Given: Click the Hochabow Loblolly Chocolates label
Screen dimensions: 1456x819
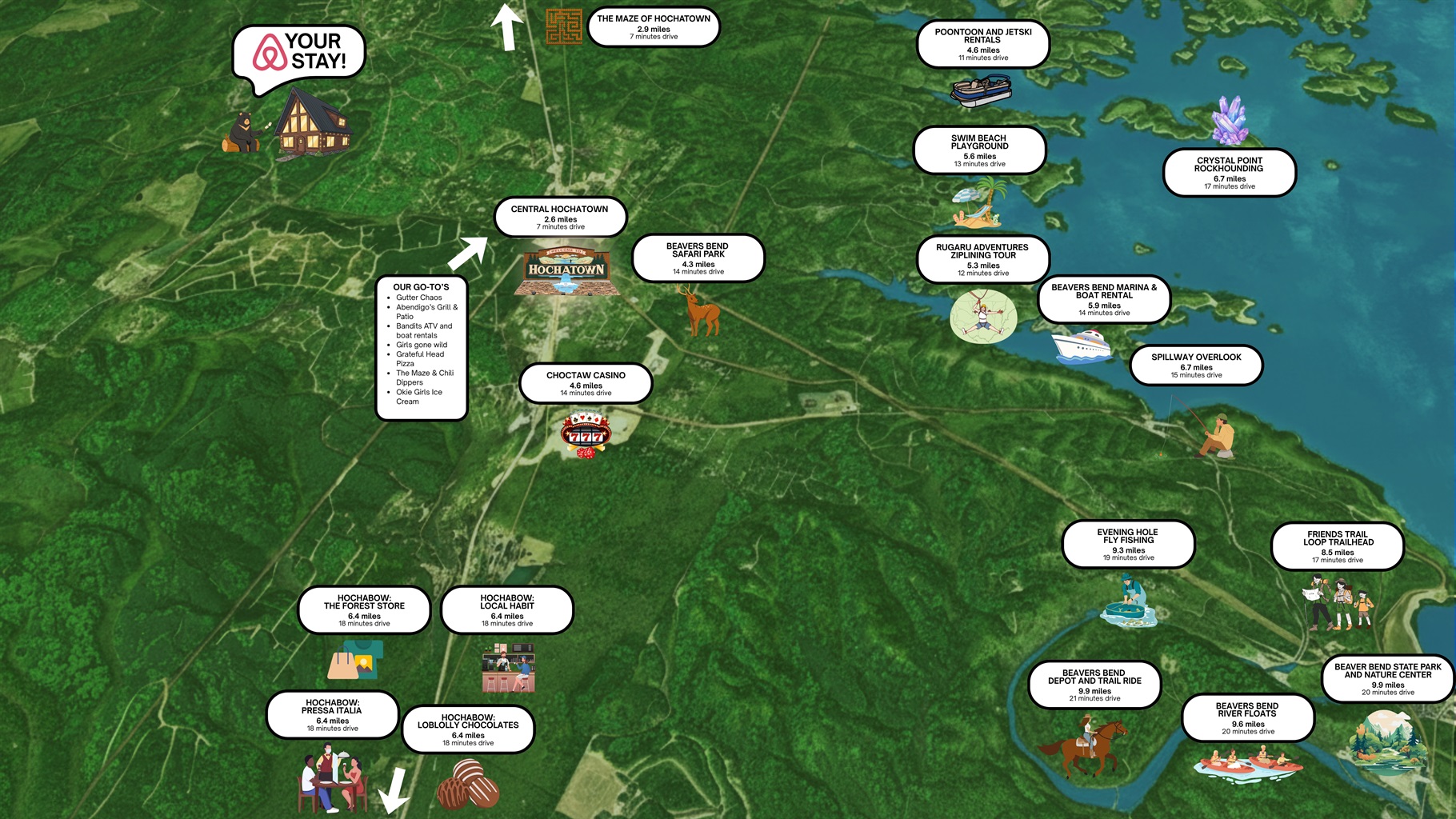Looking at the screenshot, I should [468, 729].
